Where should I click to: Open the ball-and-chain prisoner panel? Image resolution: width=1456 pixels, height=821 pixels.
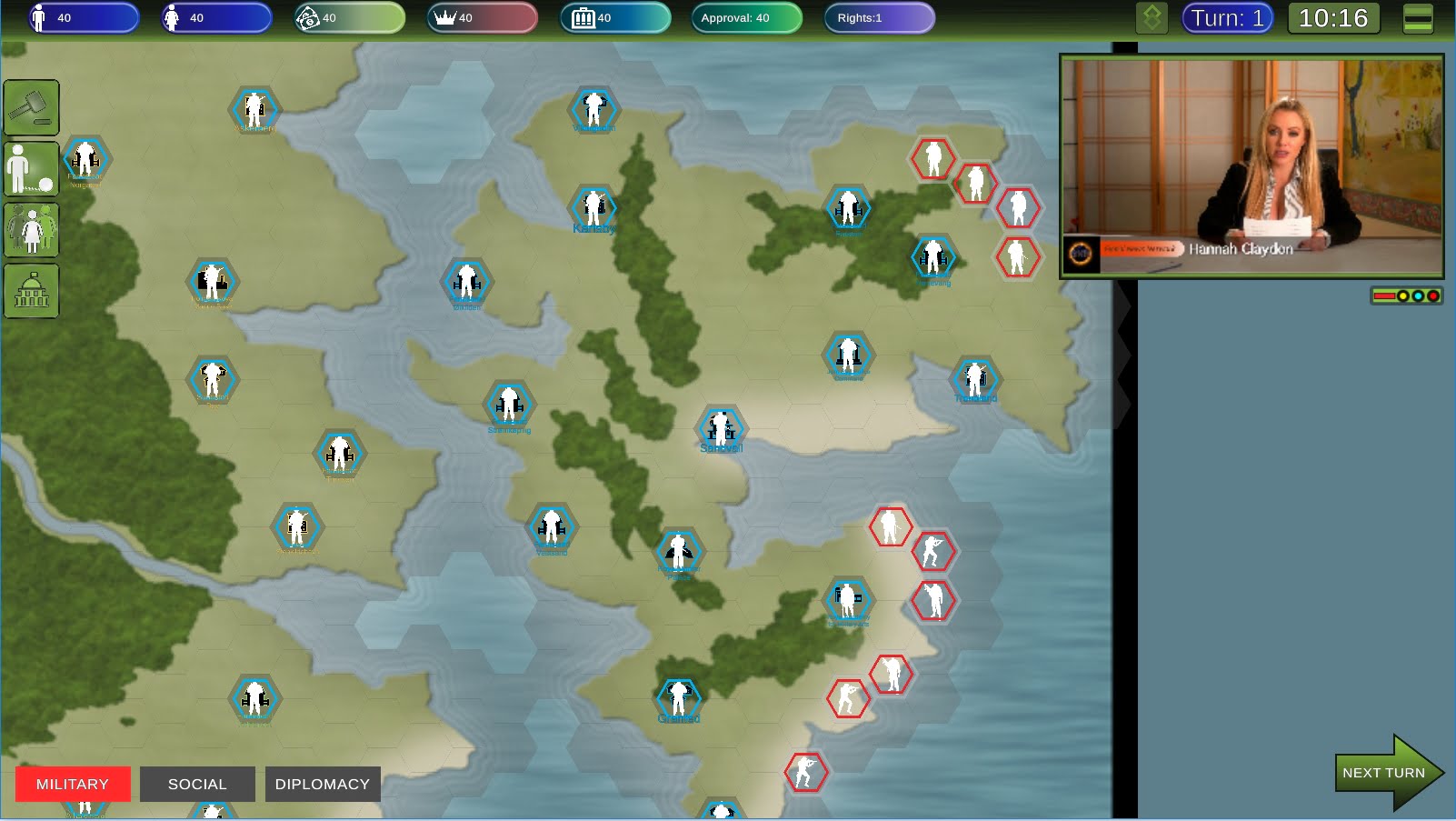click(x=32, y=168)
